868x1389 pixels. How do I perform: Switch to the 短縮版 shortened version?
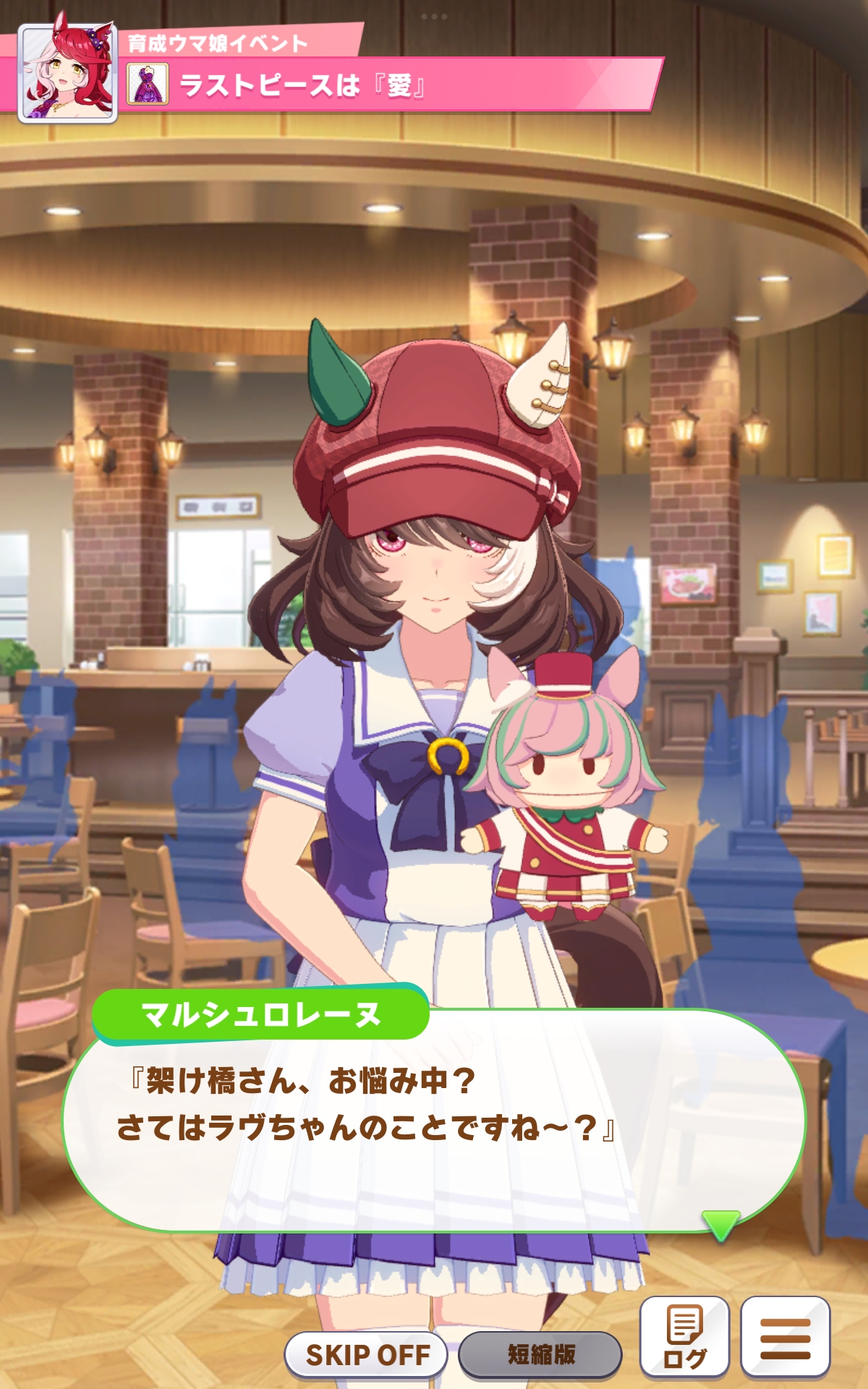click(x=540, y=1354)
